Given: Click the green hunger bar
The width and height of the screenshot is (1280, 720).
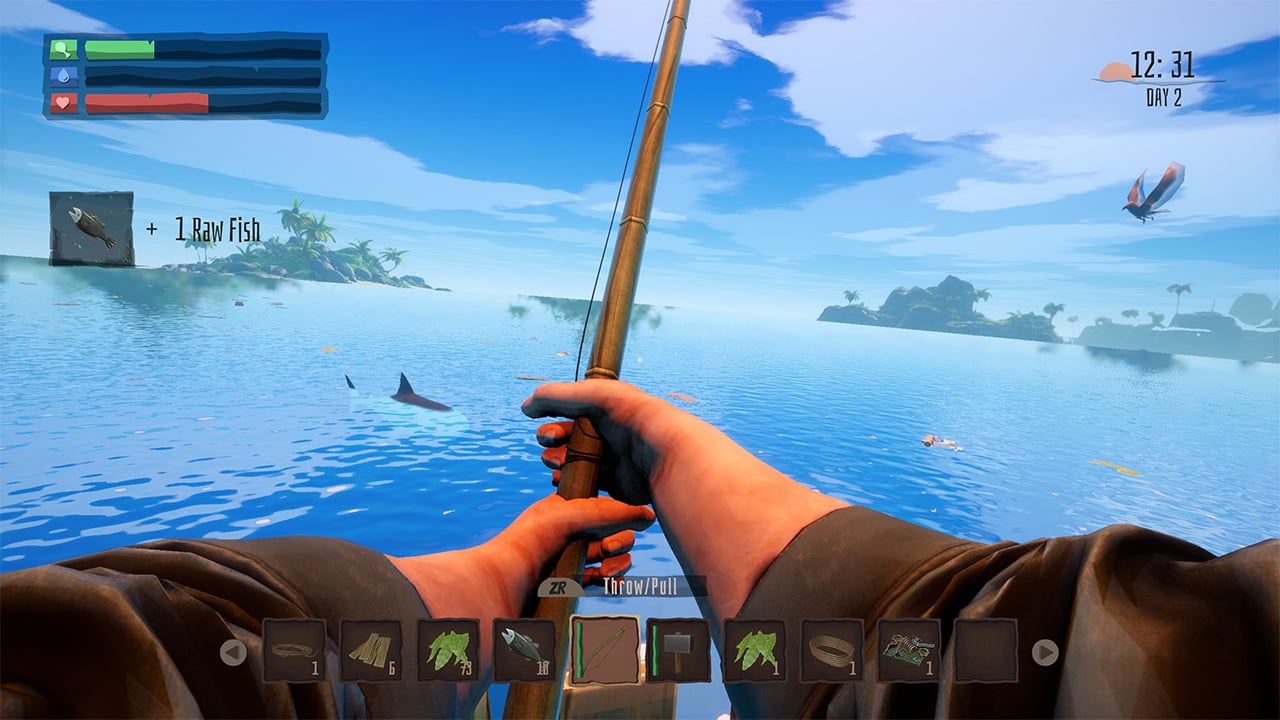Looking at the screenshot, I should pyautogui.click(x=120, y=48).
